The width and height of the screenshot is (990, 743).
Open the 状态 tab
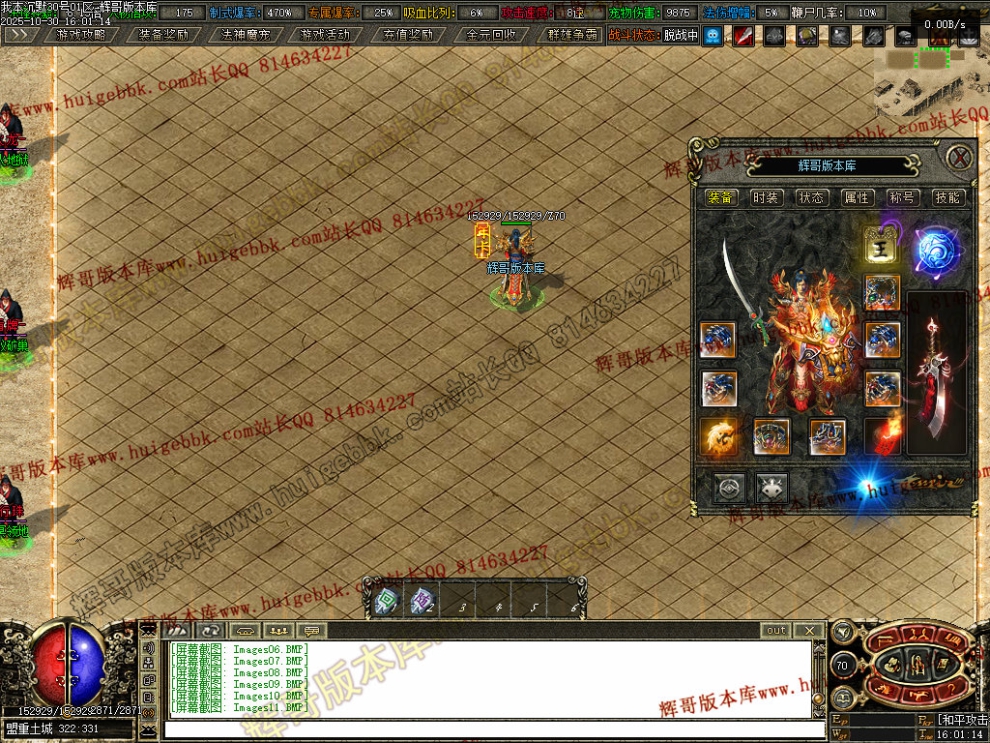pos(811,198)
